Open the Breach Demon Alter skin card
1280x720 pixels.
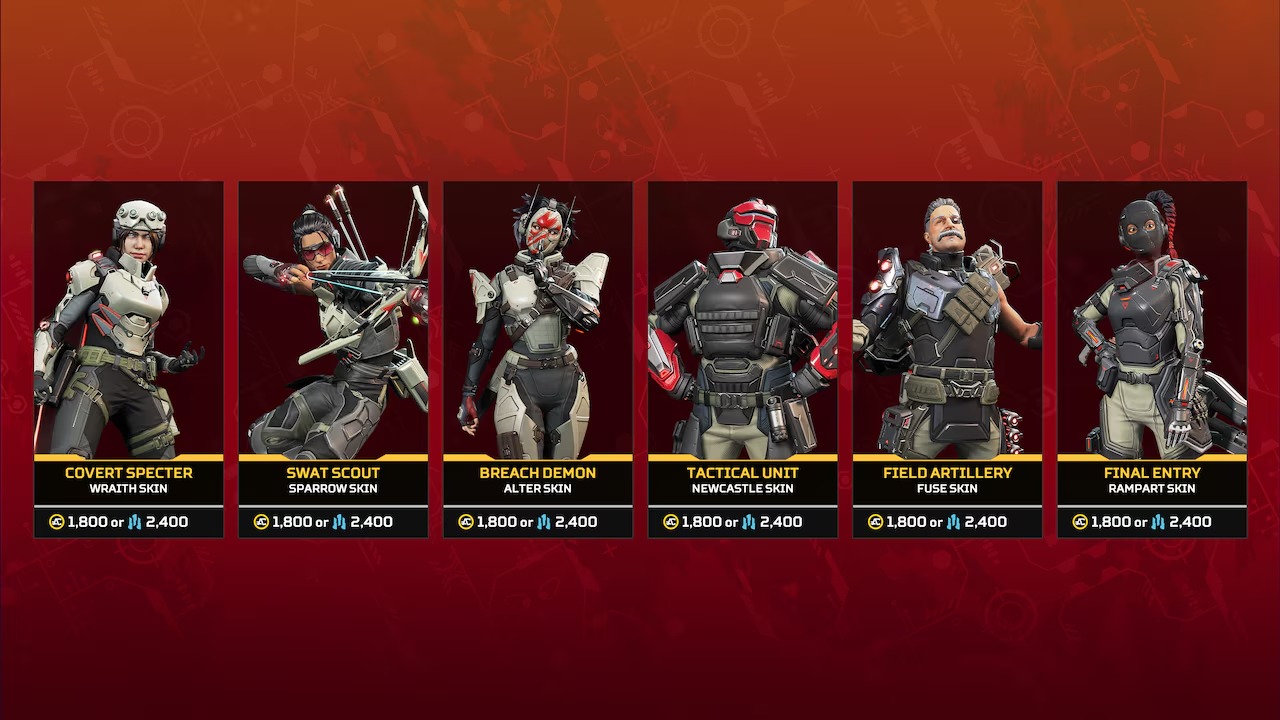(538, 358)
